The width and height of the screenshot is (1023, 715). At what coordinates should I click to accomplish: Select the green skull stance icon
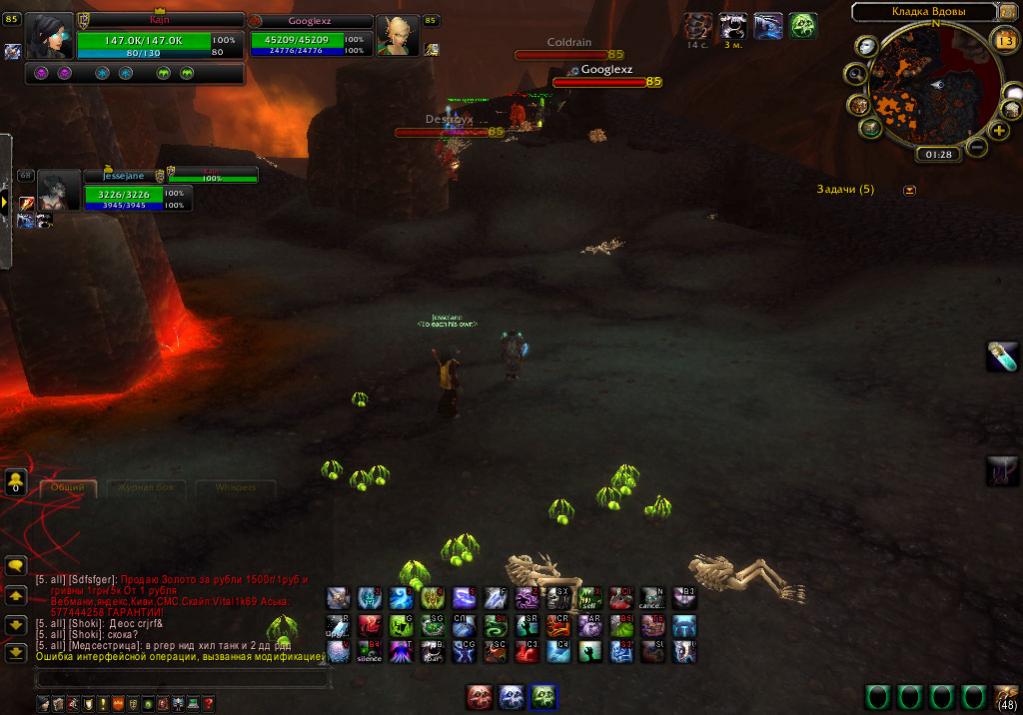544,697
